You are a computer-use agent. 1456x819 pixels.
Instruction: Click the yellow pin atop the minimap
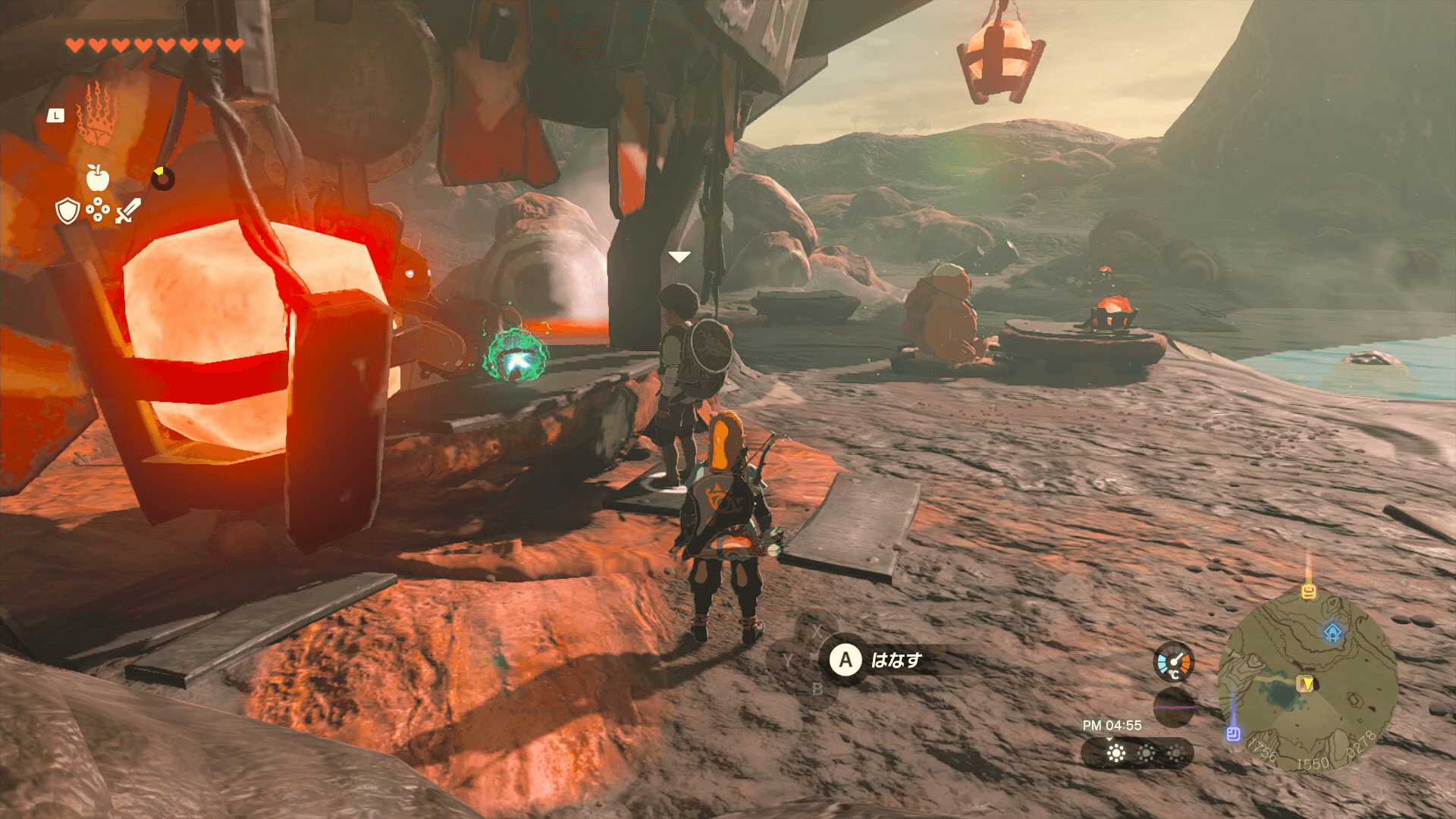(1309, 591)
